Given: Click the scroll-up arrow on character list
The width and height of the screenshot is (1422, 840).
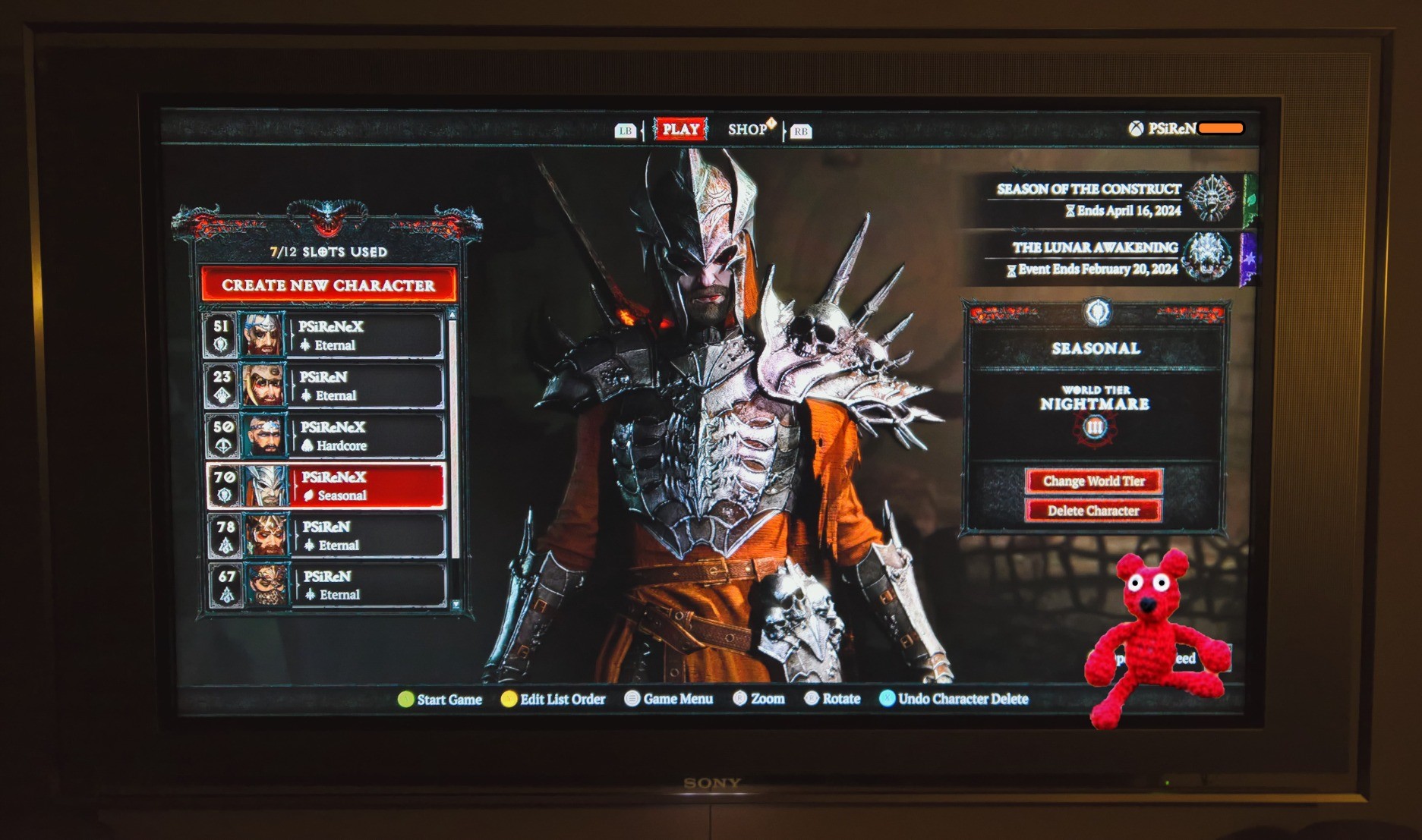Looking at the screenshot, I should tap(452, 315).
